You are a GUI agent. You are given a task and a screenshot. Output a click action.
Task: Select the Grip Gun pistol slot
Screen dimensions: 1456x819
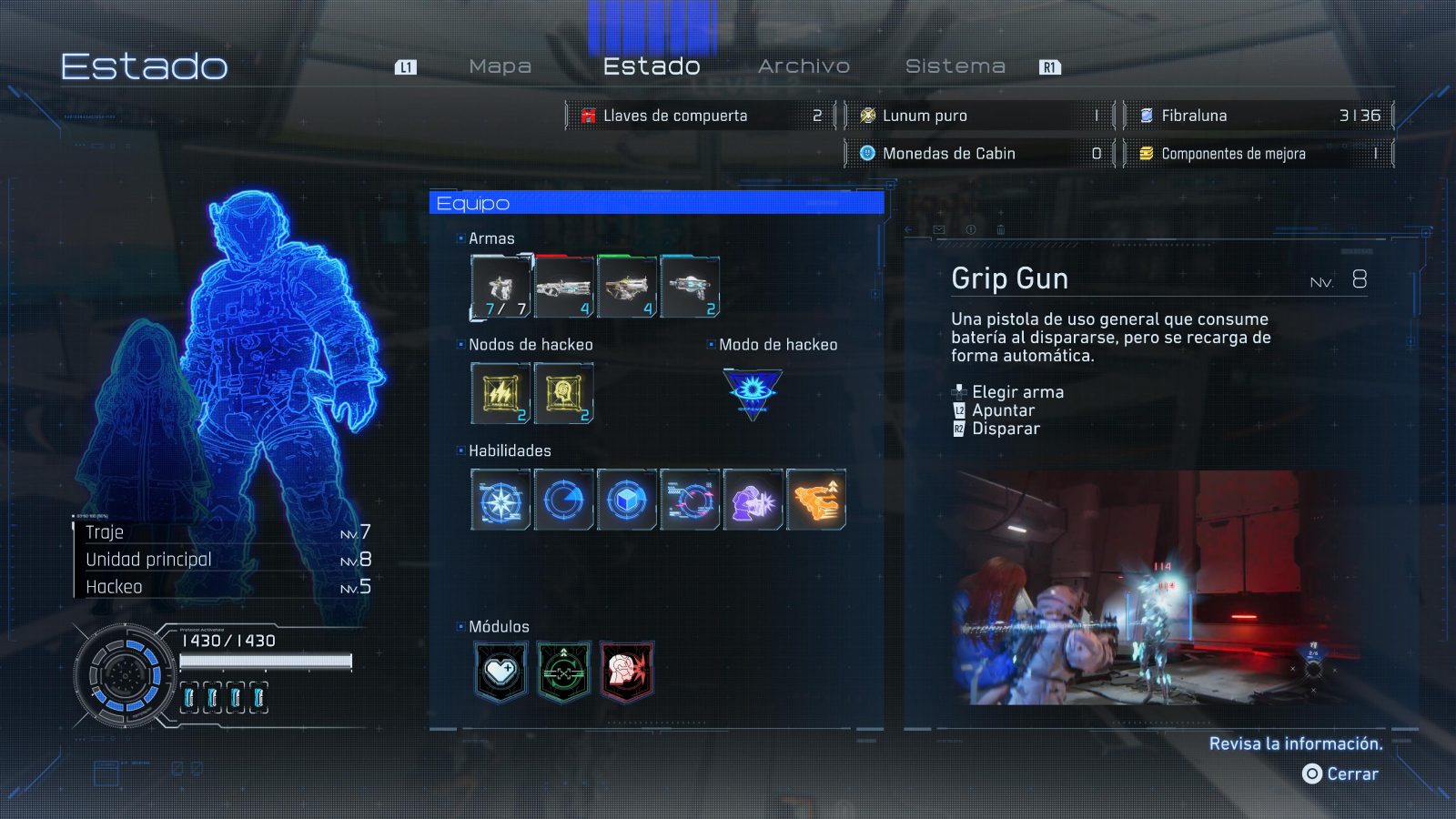point(500,287)
